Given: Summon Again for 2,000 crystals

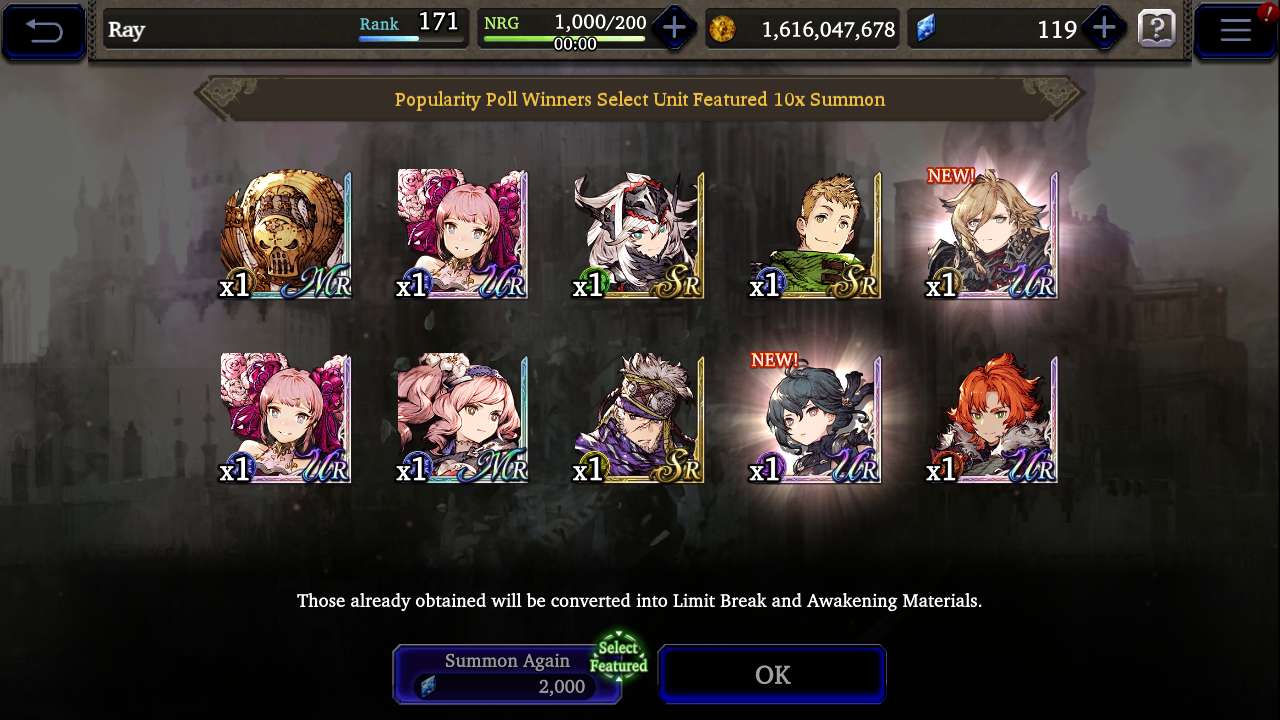Looking at the screenshot, I should click(507, 674).
